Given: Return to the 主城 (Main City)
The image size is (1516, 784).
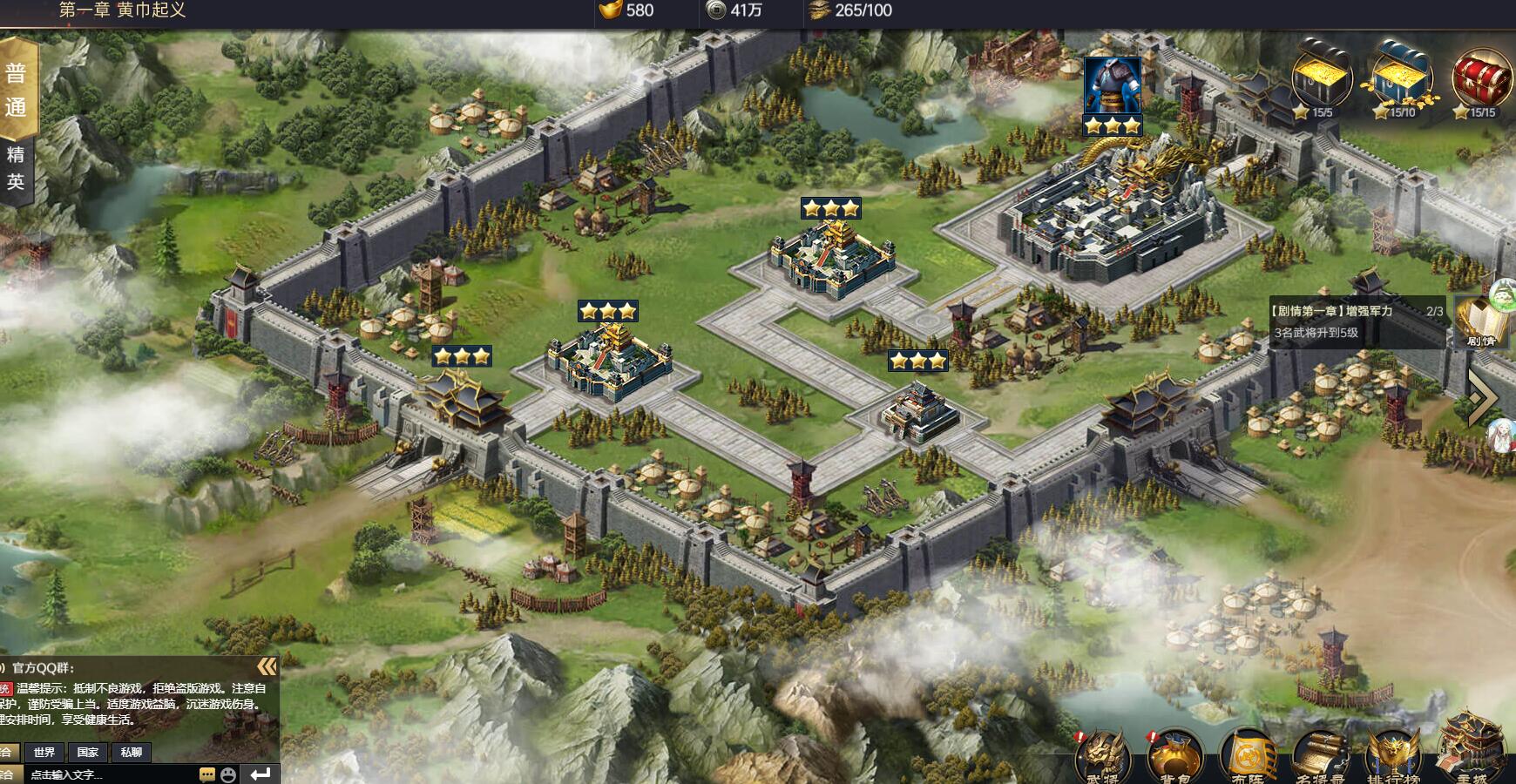Looking at the screenshot, I should 1472,754.
